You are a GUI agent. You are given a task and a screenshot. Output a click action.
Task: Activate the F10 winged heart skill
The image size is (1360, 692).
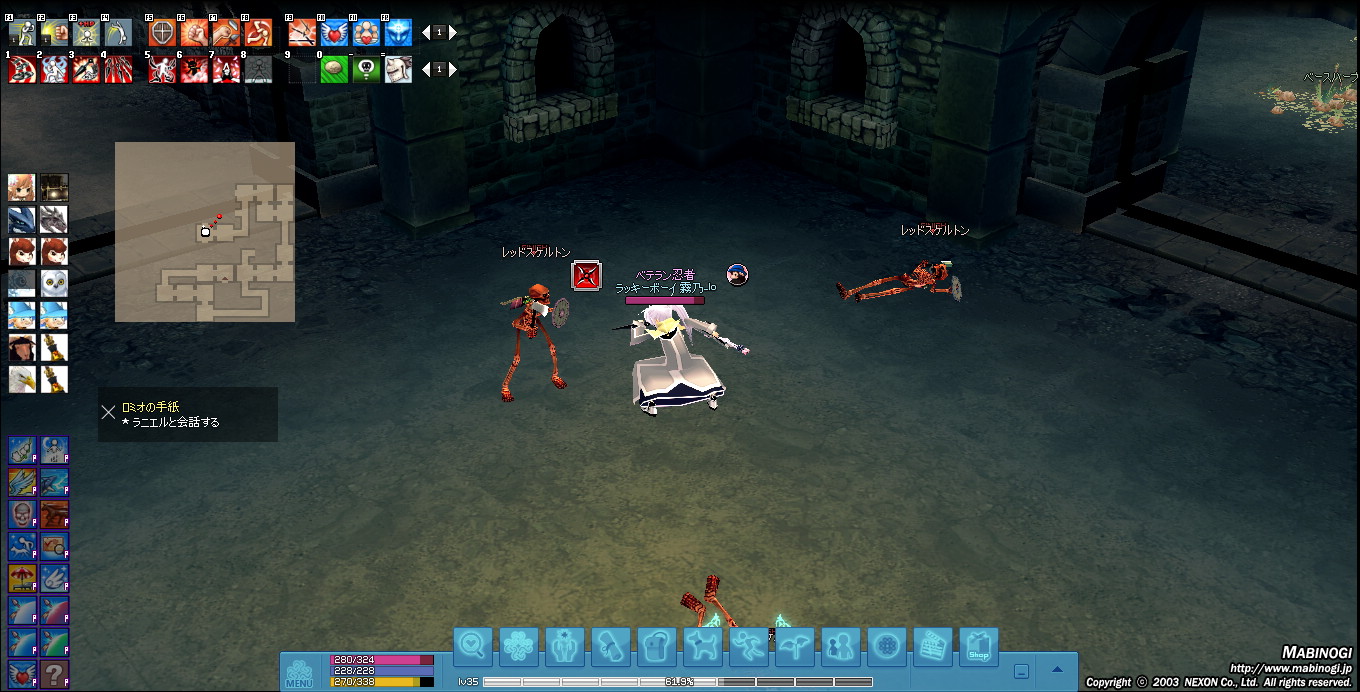(334, 33)
